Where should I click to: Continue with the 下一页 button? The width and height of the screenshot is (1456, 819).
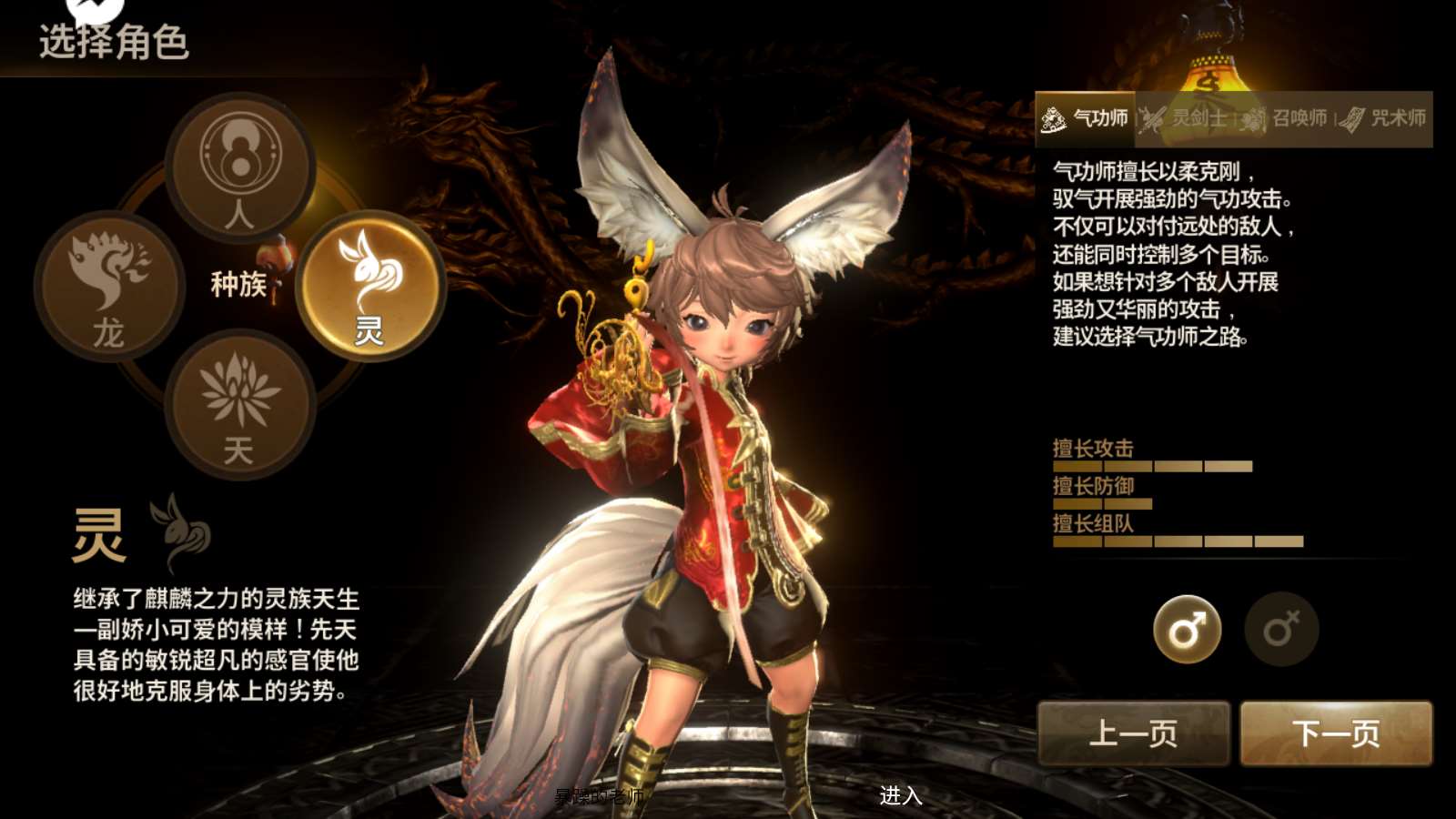coord(1336,733)
